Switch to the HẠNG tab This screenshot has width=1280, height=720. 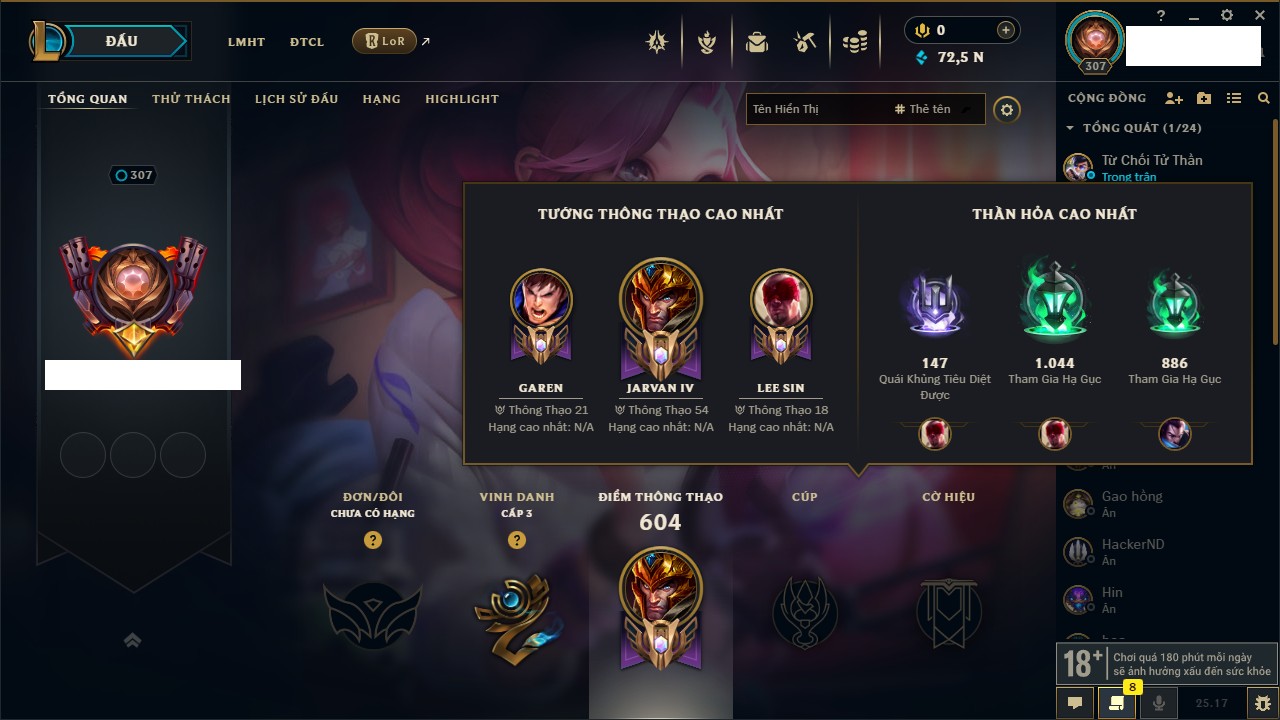(x=381, y=99)
